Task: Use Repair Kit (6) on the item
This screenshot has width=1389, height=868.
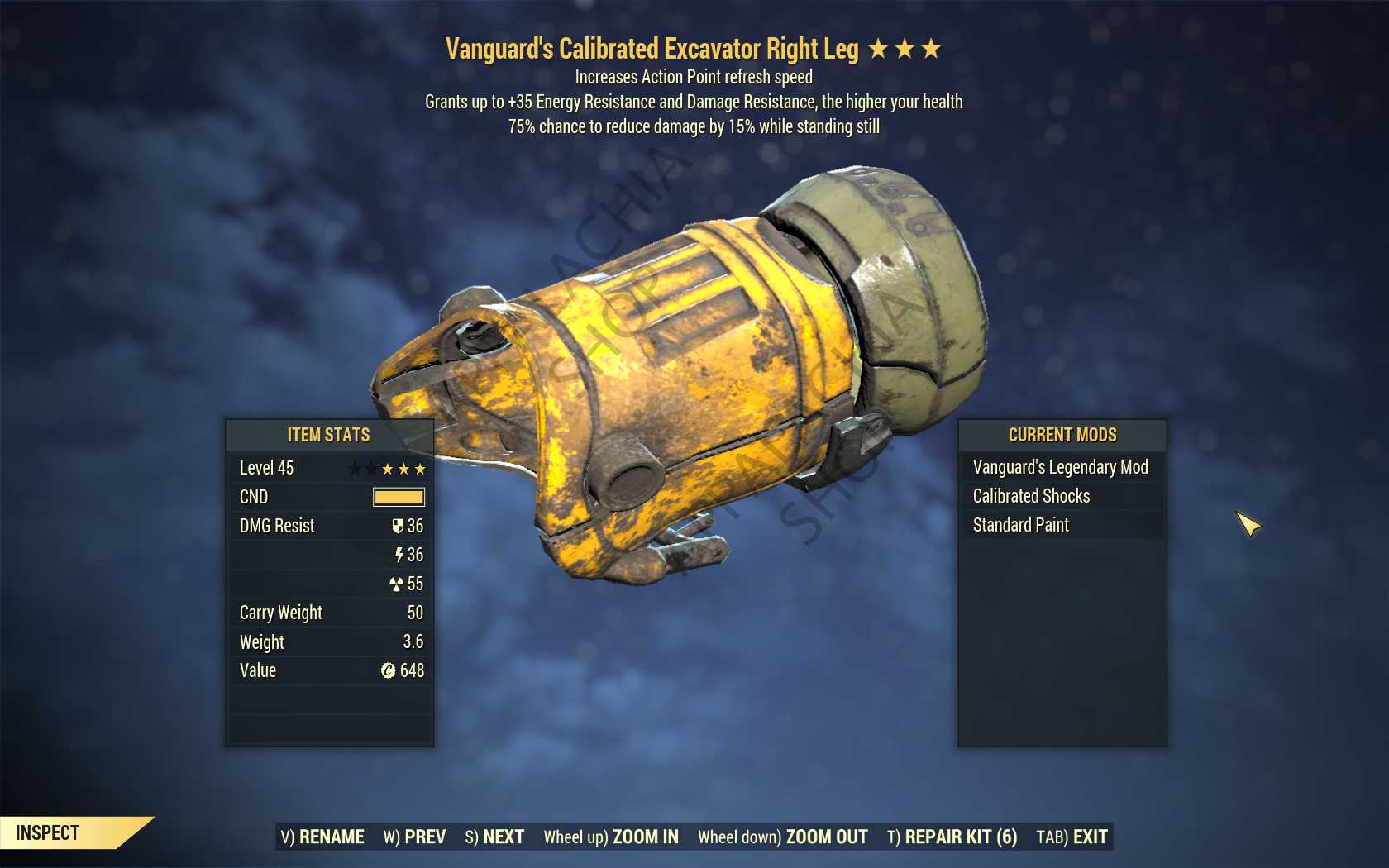Action: (x=952, y=837)
